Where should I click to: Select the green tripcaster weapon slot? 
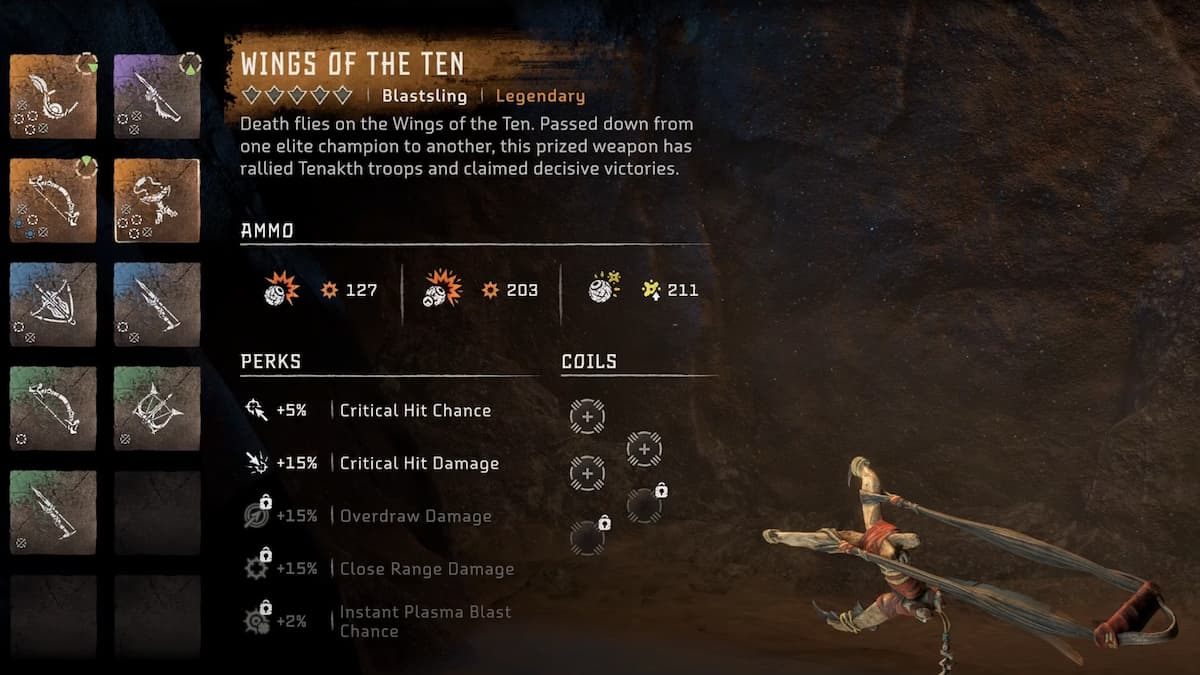pos(157,408)
